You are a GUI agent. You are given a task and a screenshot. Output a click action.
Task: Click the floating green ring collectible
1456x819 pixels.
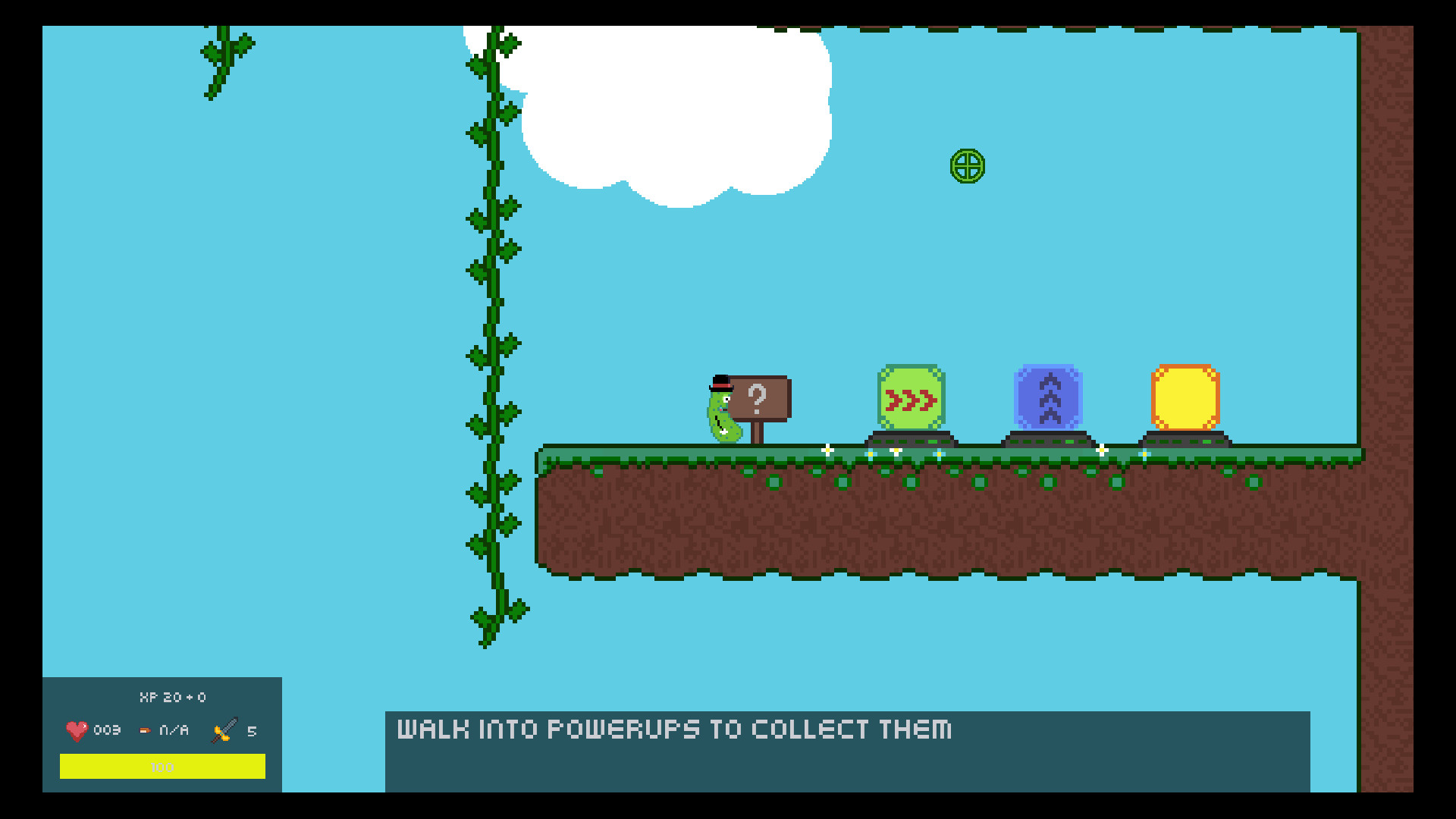[x=967, y=166]
